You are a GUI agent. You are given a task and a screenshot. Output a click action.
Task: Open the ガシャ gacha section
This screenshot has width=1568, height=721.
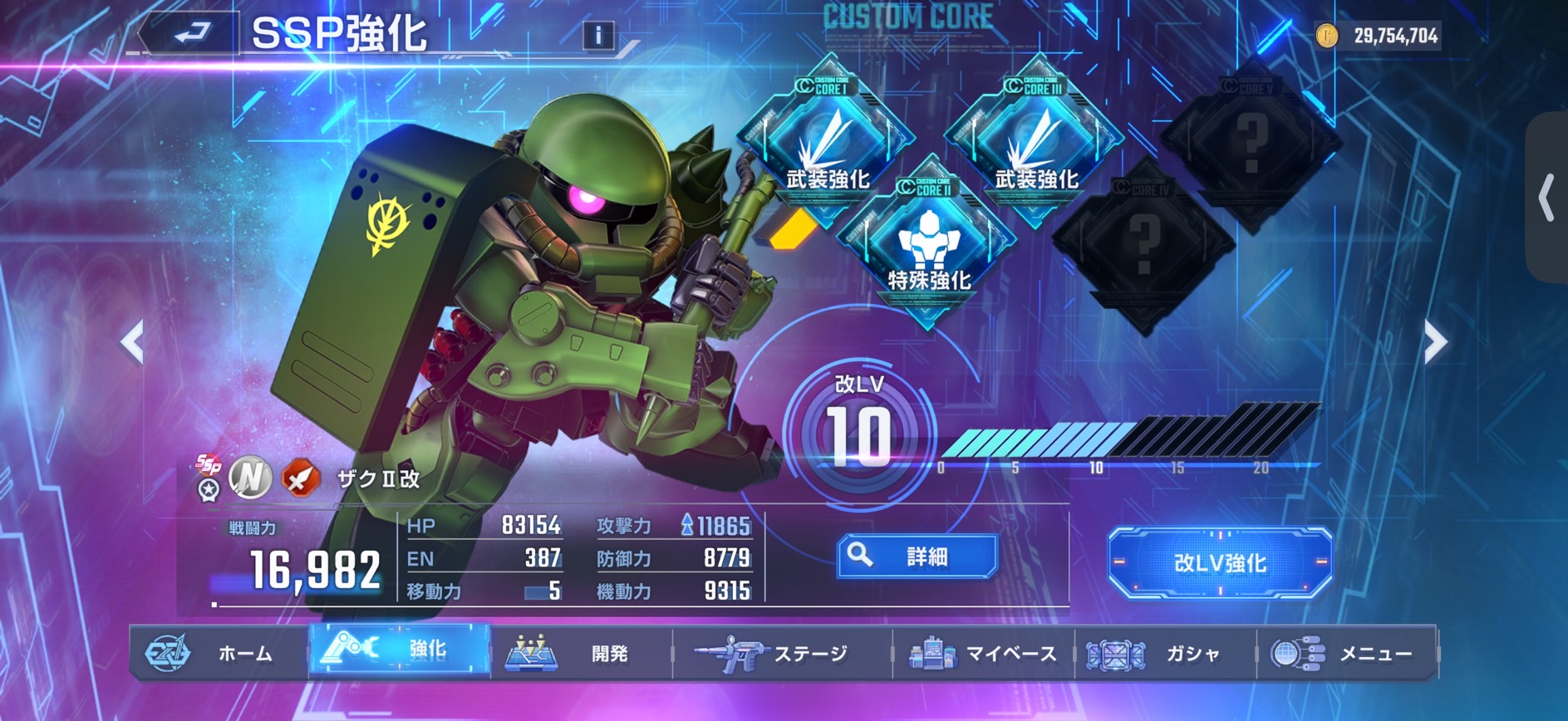point(1165,654)
